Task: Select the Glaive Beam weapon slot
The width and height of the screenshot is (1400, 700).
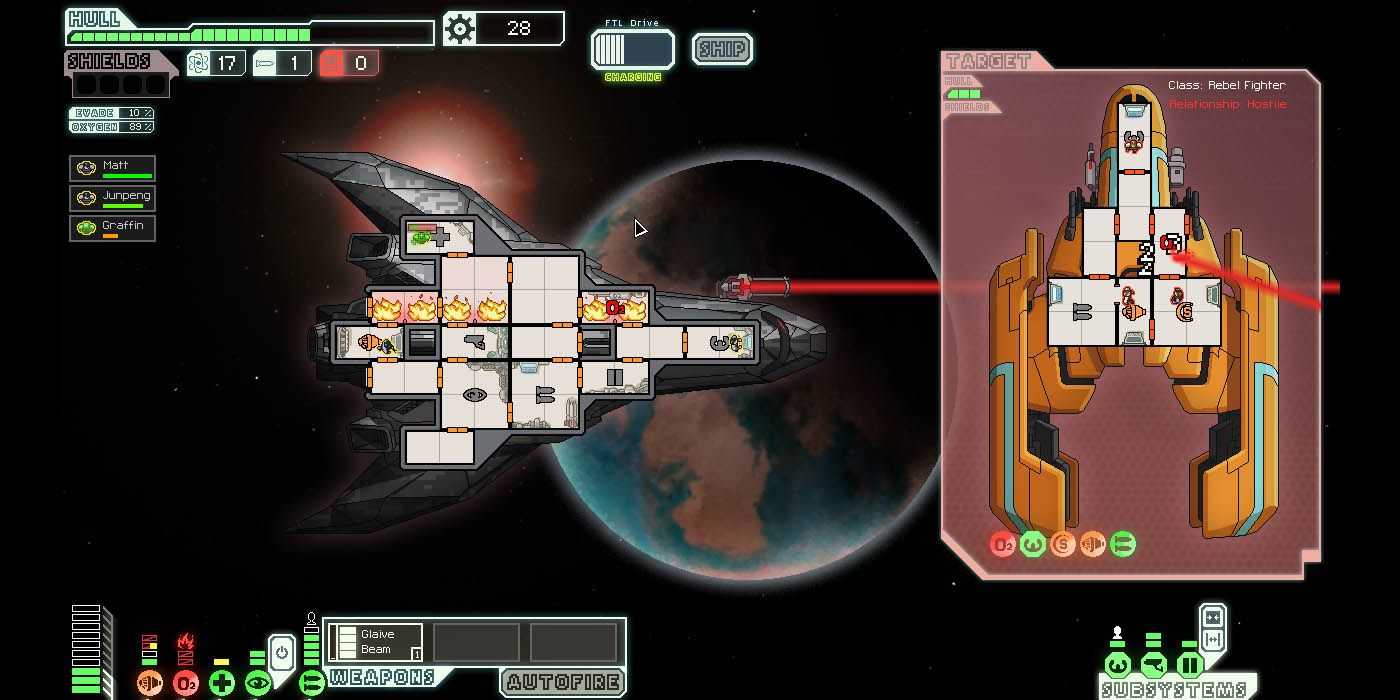Action: [x=376, y=642]
